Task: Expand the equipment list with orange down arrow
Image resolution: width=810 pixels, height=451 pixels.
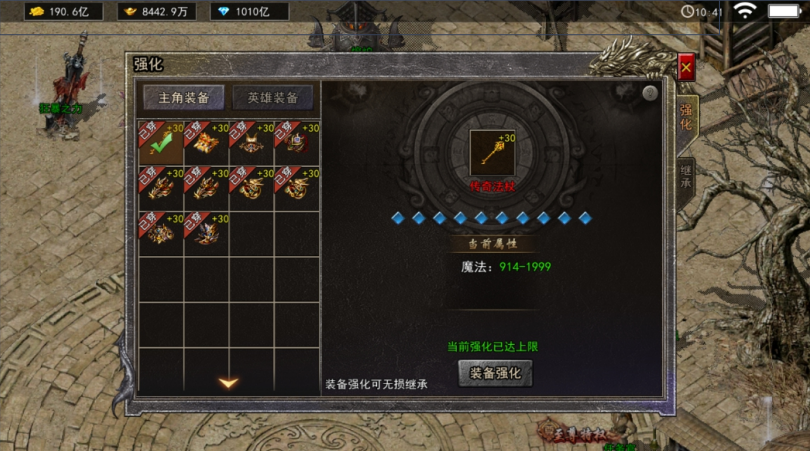Action: coord(229,382)
